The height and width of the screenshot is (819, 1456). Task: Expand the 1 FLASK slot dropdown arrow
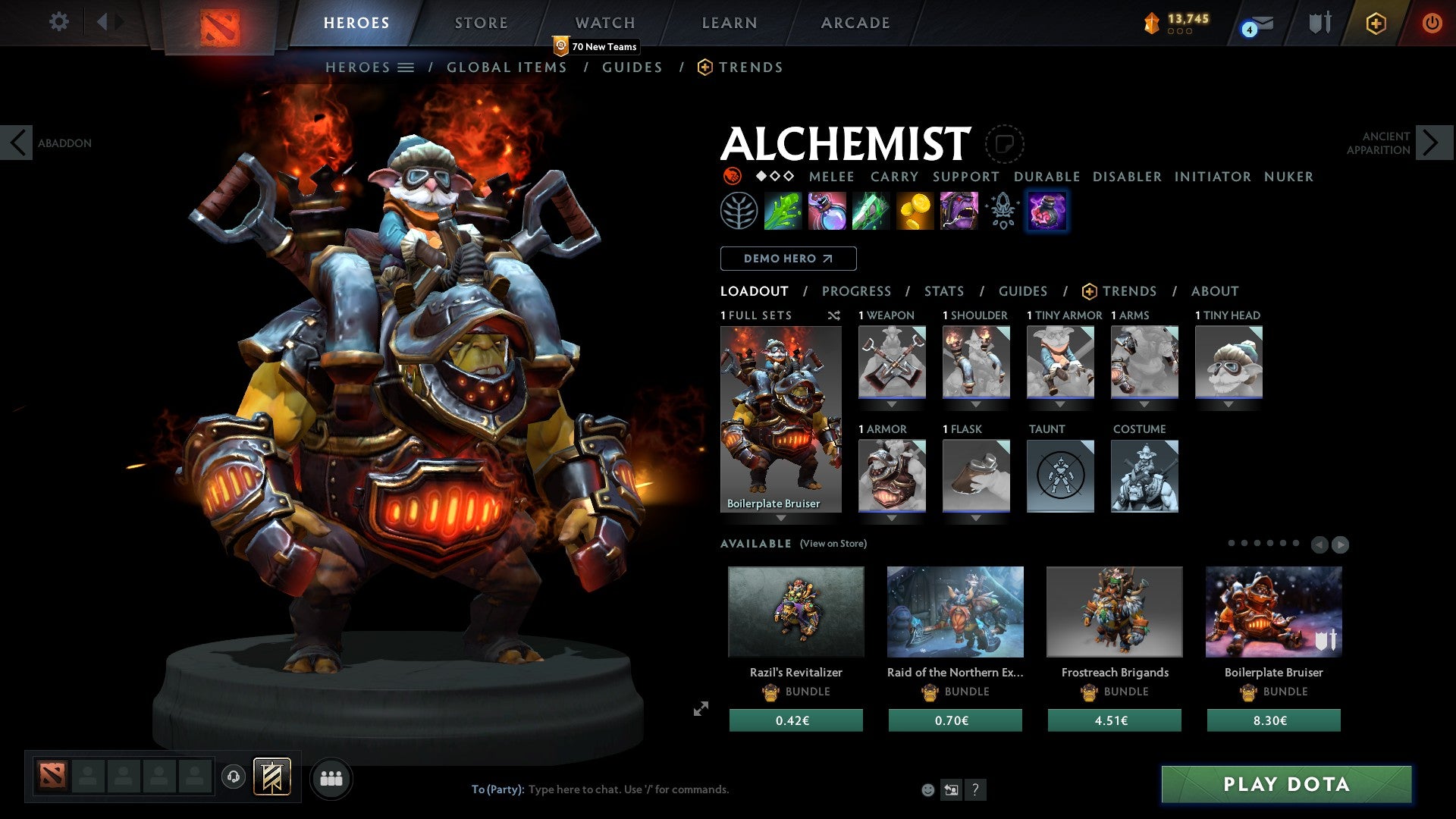pyautogui.click(x=976, y=518)
